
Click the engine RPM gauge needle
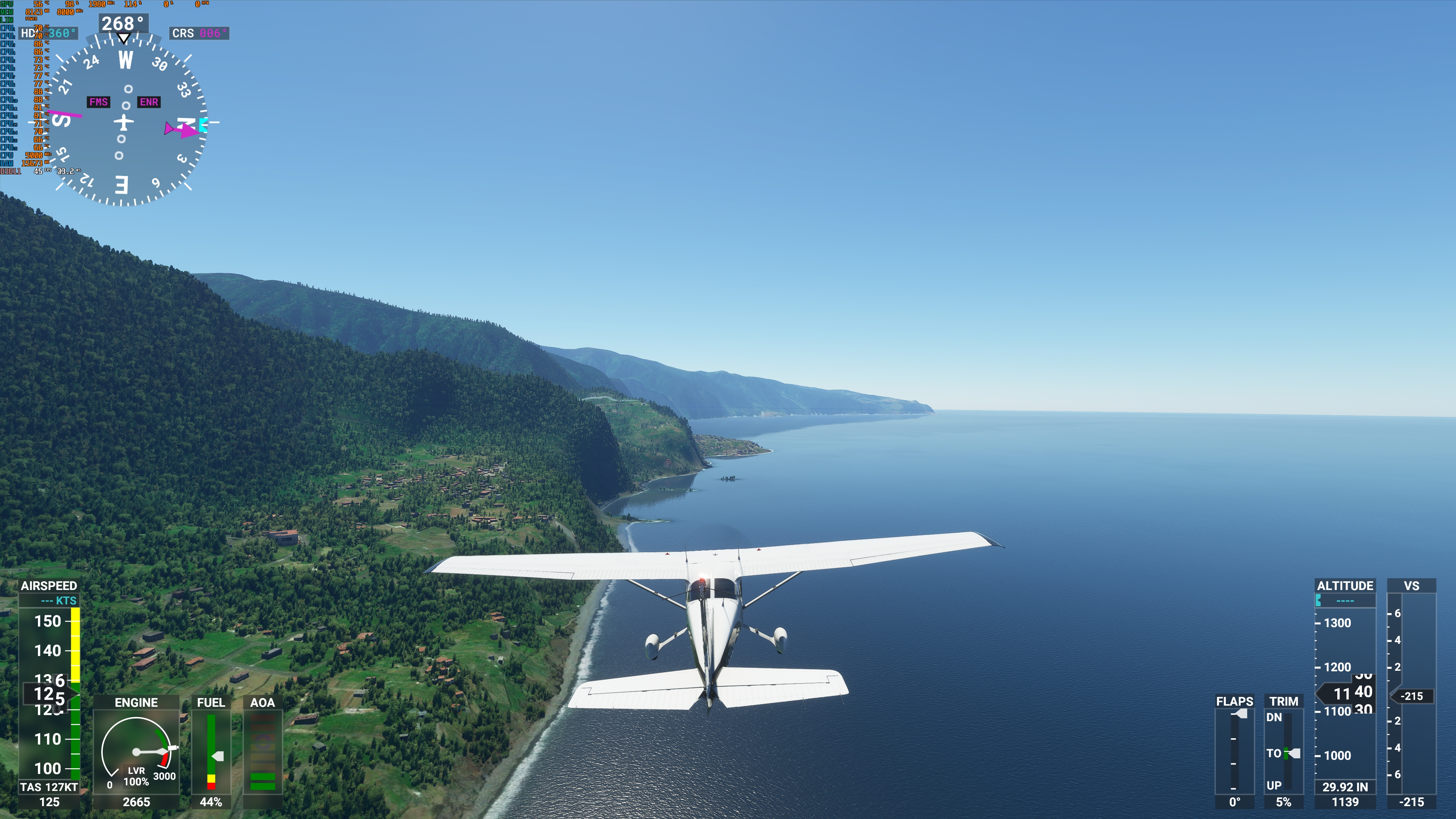click(150, 752)
